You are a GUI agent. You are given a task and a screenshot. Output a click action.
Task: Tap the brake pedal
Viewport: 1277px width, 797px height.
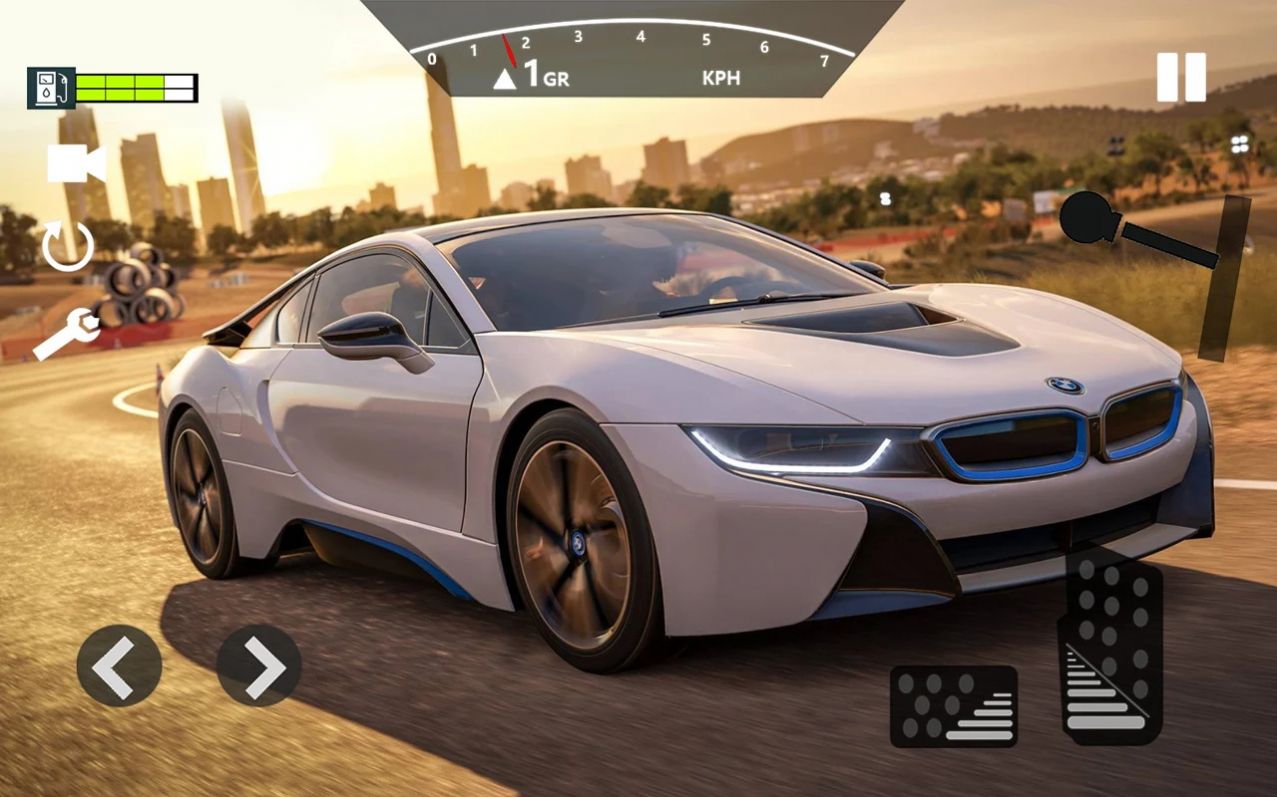[x=953, y=706]
